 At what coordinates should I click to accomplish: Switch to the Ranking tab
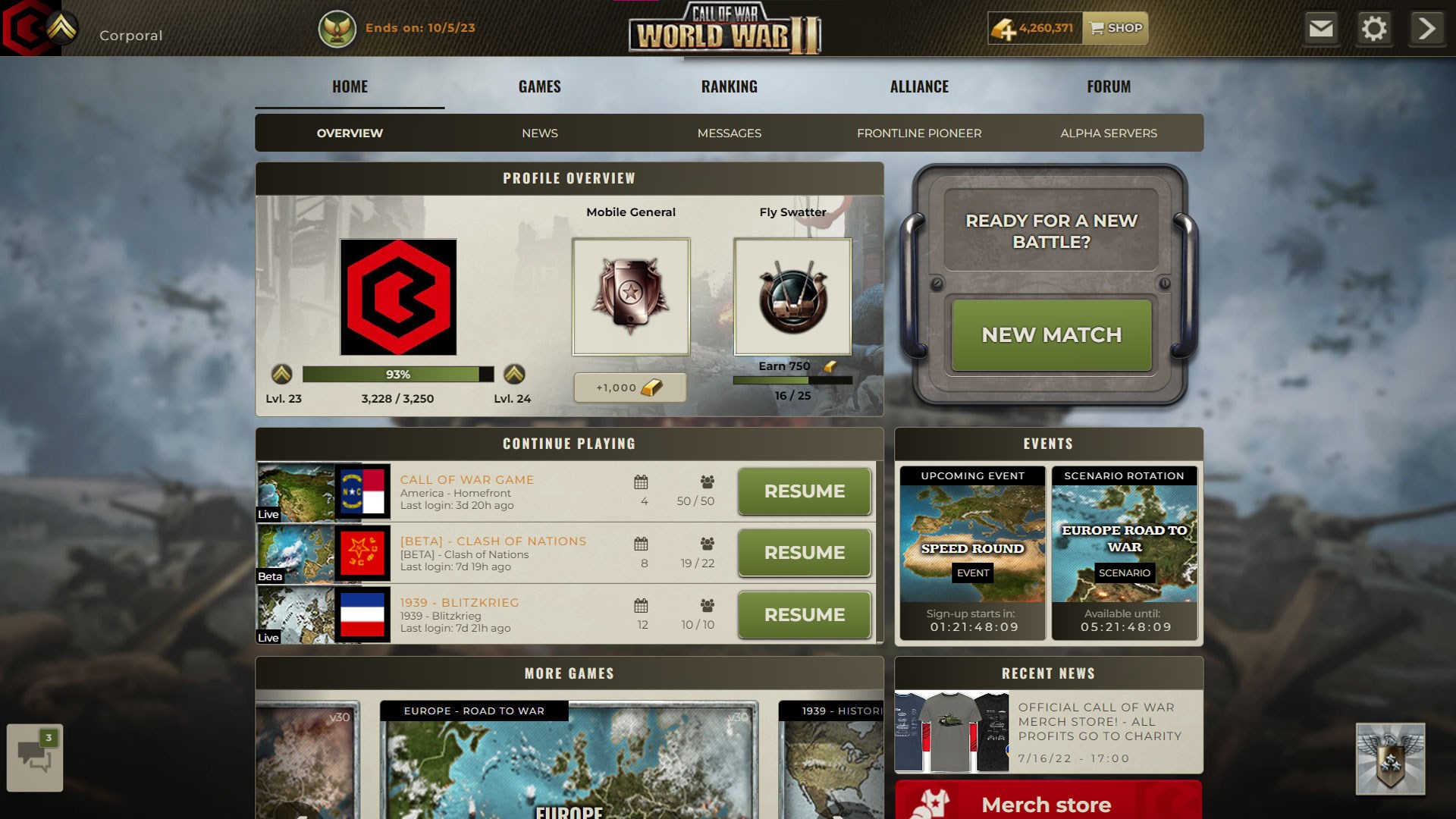coord(729,86)
